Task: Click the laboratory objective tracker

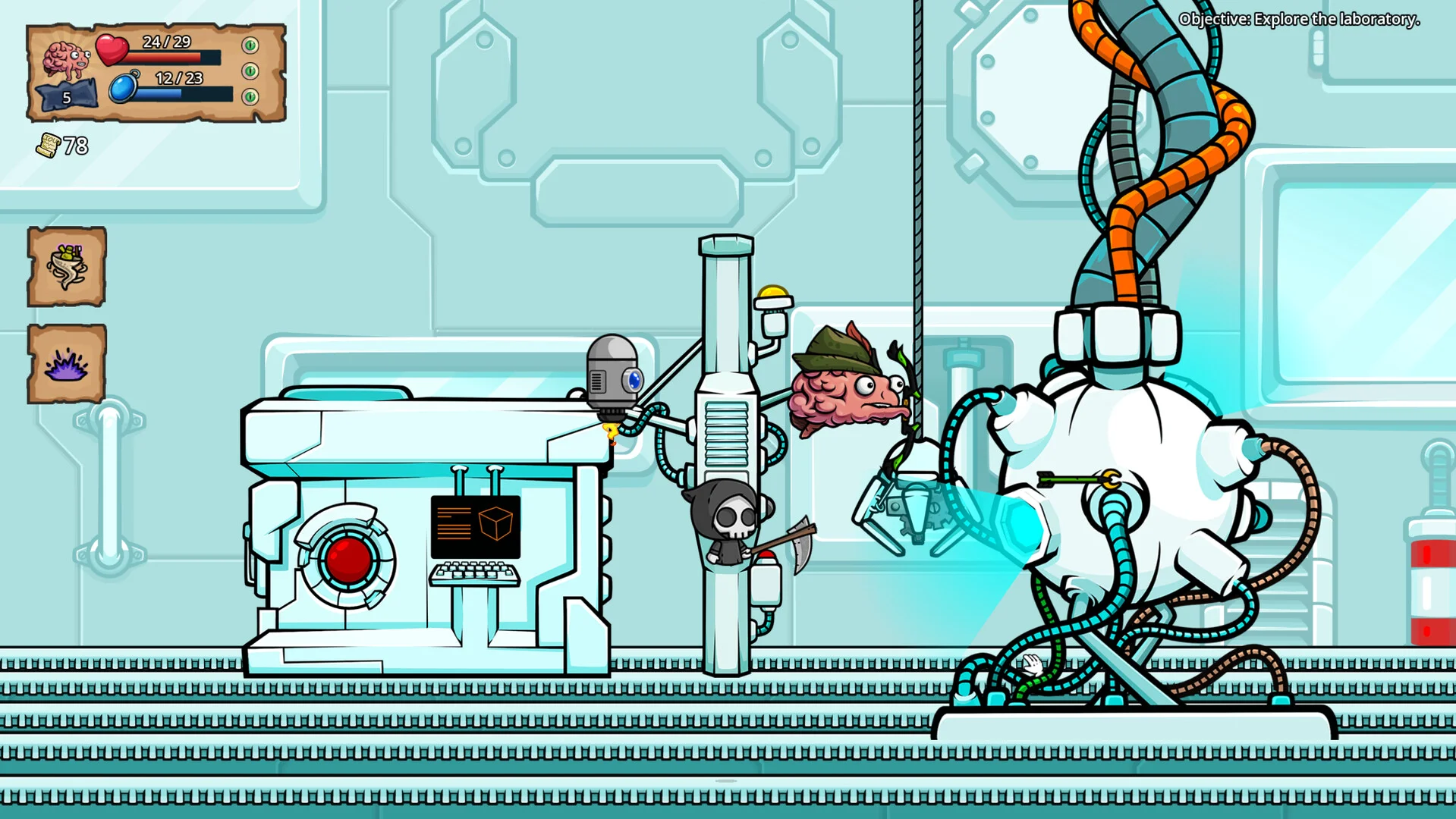Action: [x=1298, y=20]
